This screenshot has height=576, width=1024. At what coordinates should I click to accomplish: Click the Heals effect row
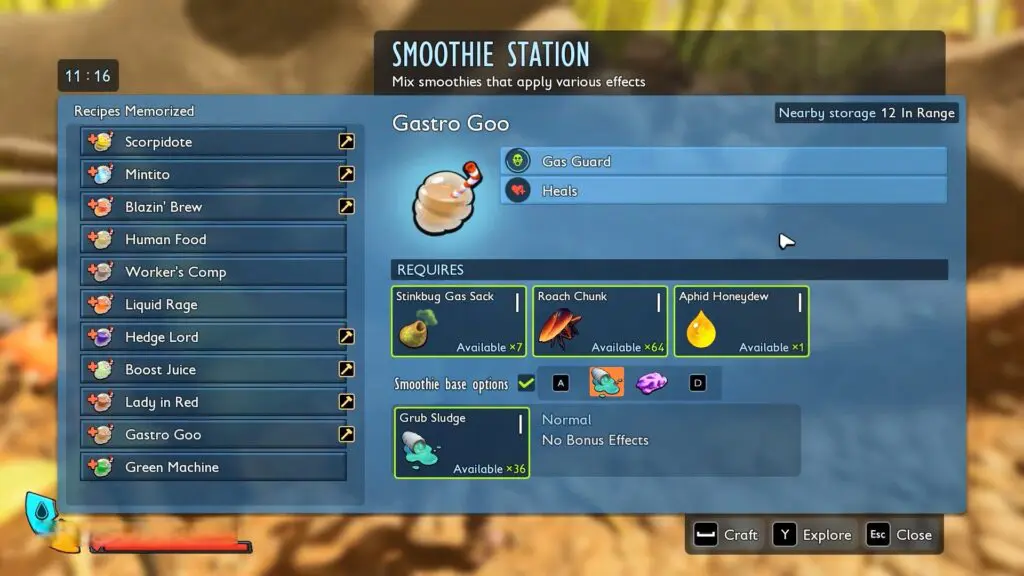[x=723, y=191]
